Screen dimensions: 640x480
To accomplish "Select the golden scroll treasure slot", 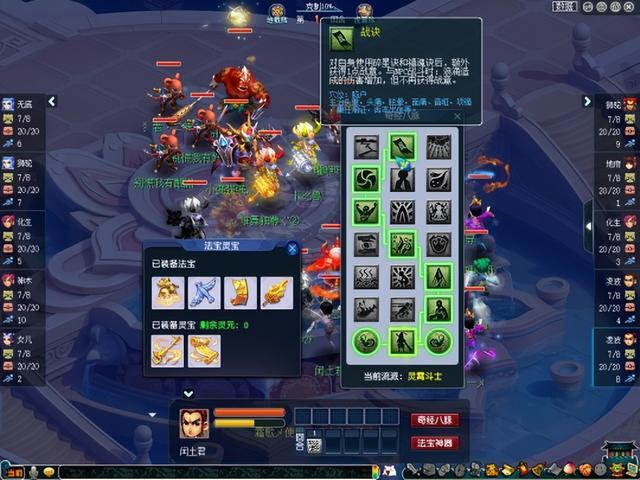I will [x=240, y=292].
